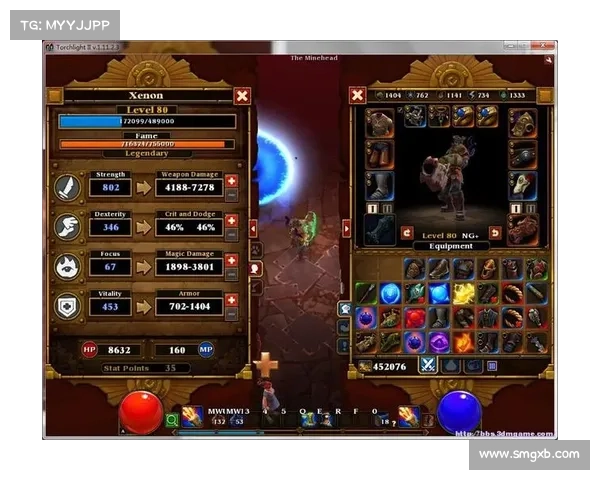The width and height of the screenshot is (600, 480).
Task: Select the red dragon head equipment slot
Action: 523,229
